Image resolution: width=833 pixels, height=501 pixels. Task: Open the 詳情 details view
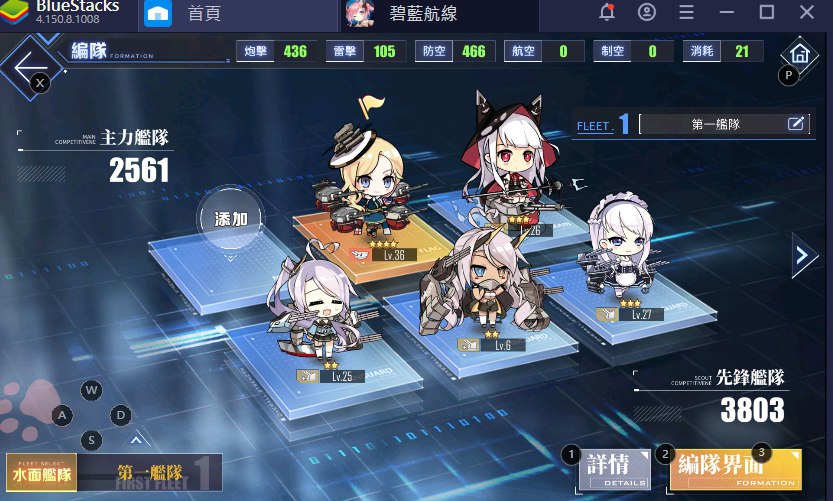610,469
